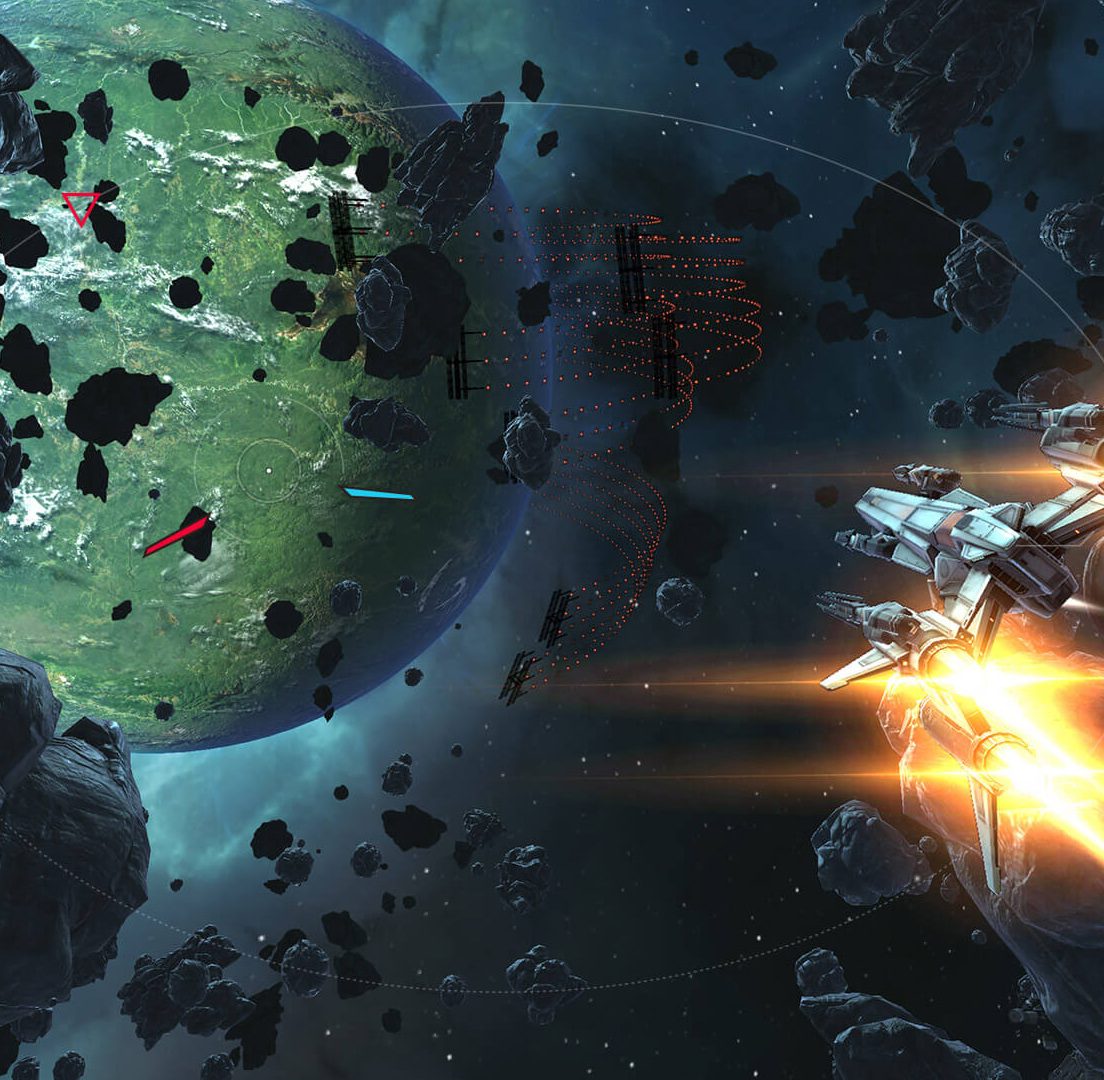
Task: Select the red enemy ship marker
Action: [x=176, y=536]
